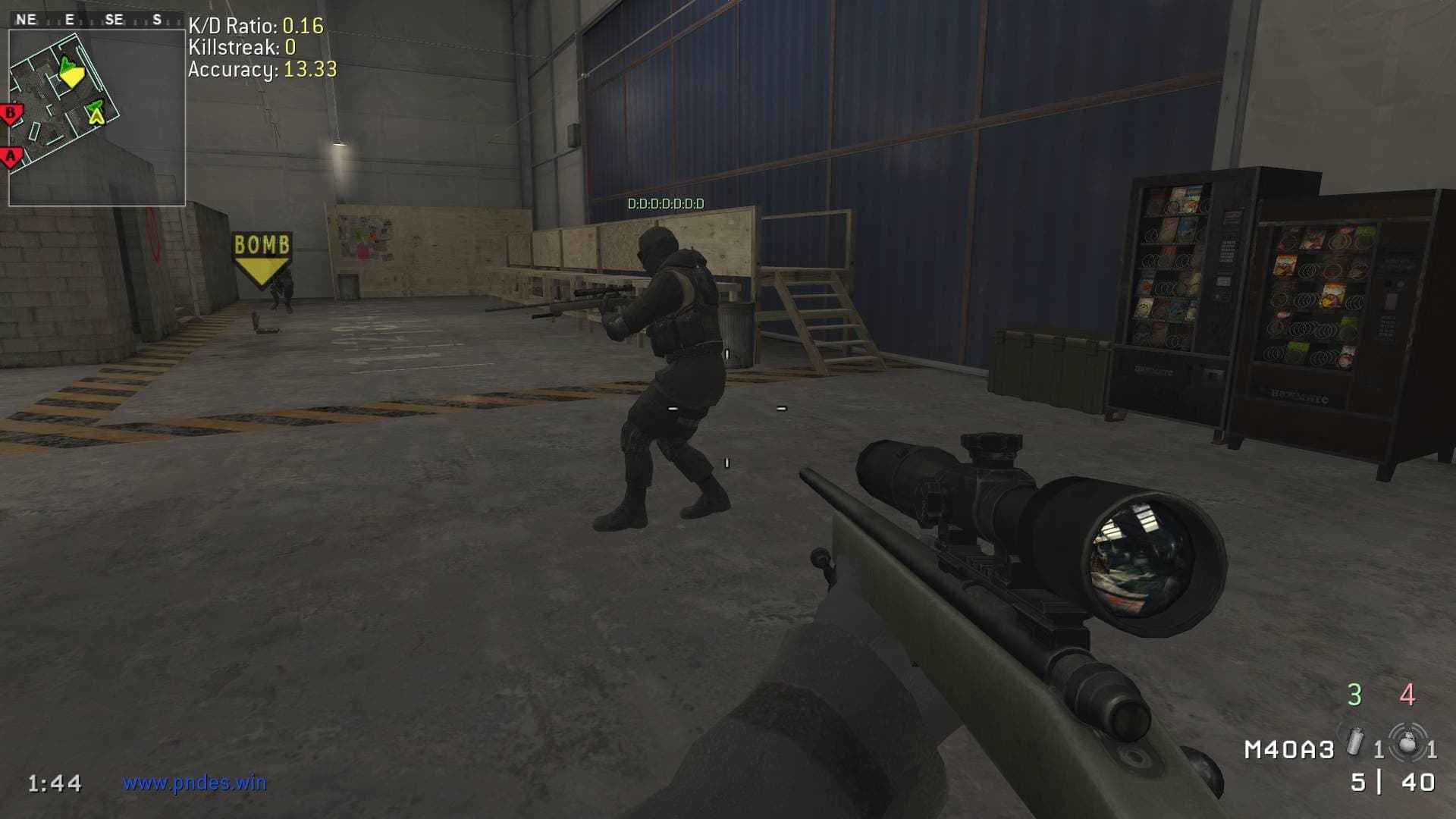Image resolution: width=1456 pixels, height=819 pixels.
Task: Click the minimap in the corner
Action: pyautogui.click(x=96, y=118)
